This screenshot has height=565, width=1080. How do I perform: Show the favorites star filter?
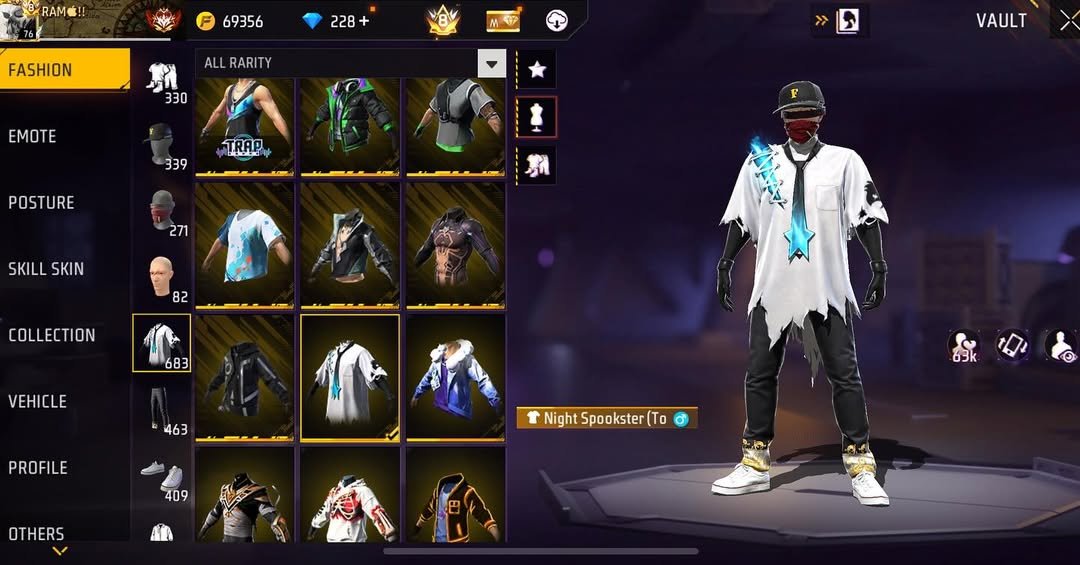537,69
